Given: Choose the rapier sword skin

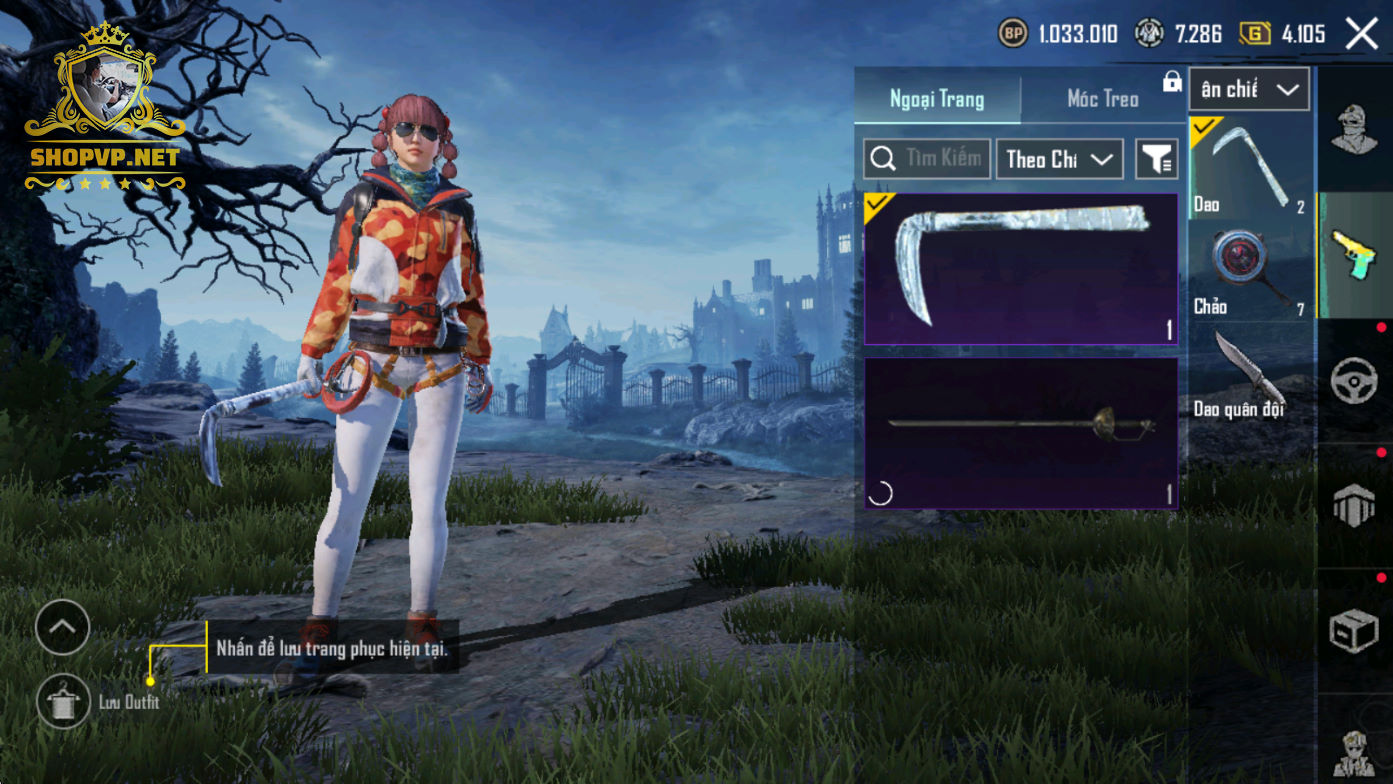Looking at the screenshot, I should (1021, 433).
